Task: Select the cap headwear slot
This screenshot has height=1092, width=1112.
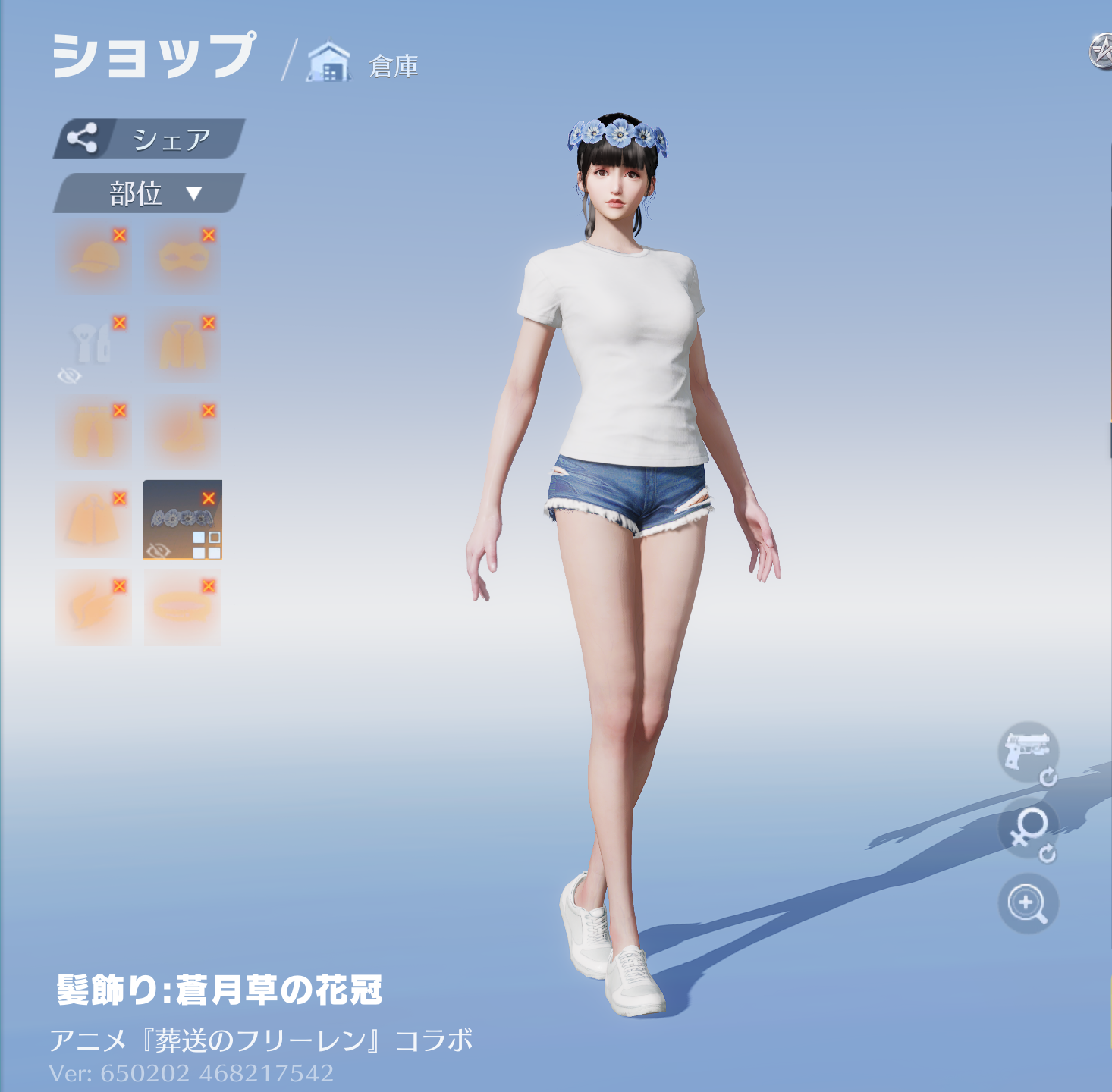Action: point(93,257)
